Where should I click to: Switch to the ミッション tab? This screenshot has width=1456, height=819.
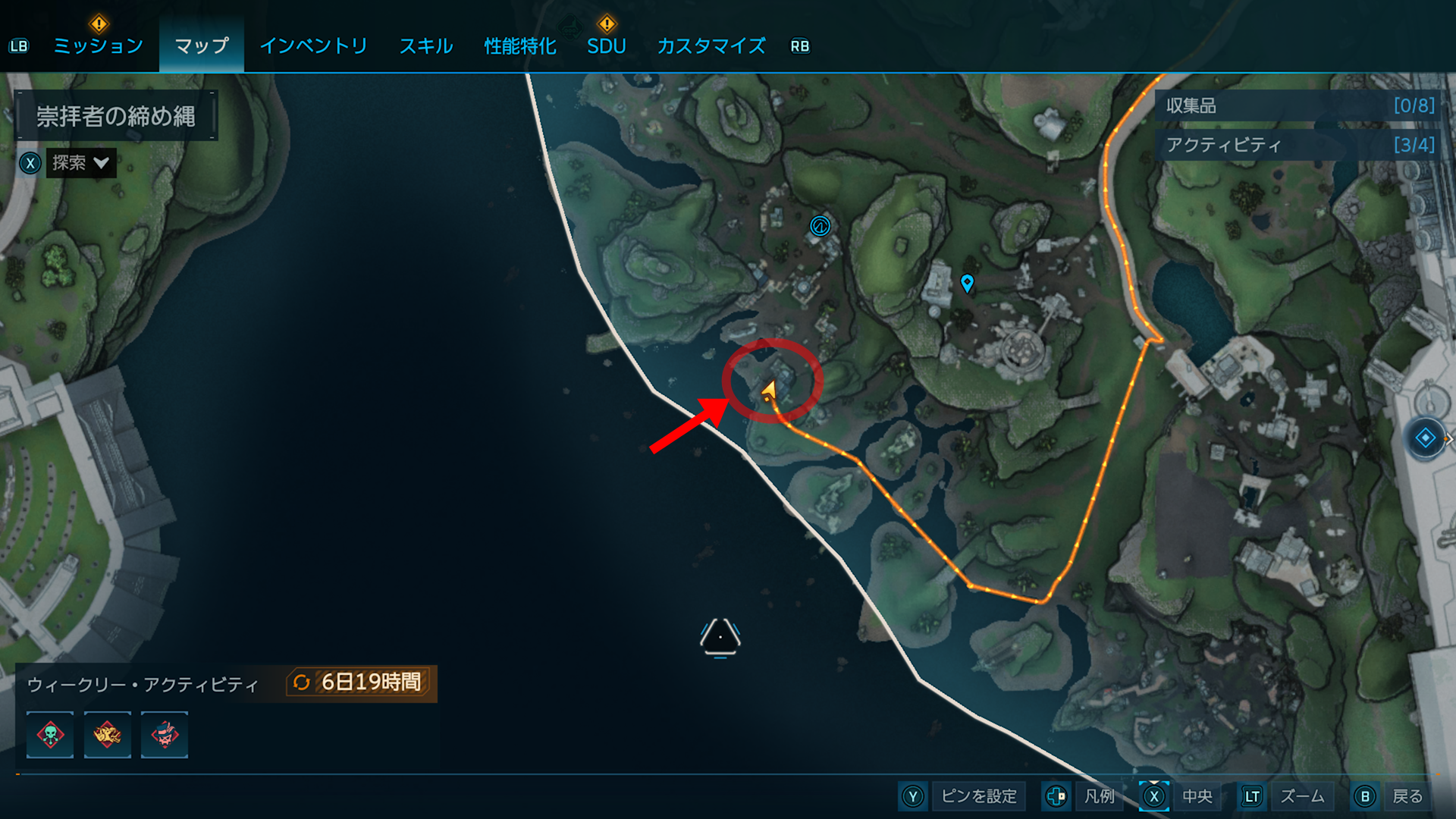(98, 46)
